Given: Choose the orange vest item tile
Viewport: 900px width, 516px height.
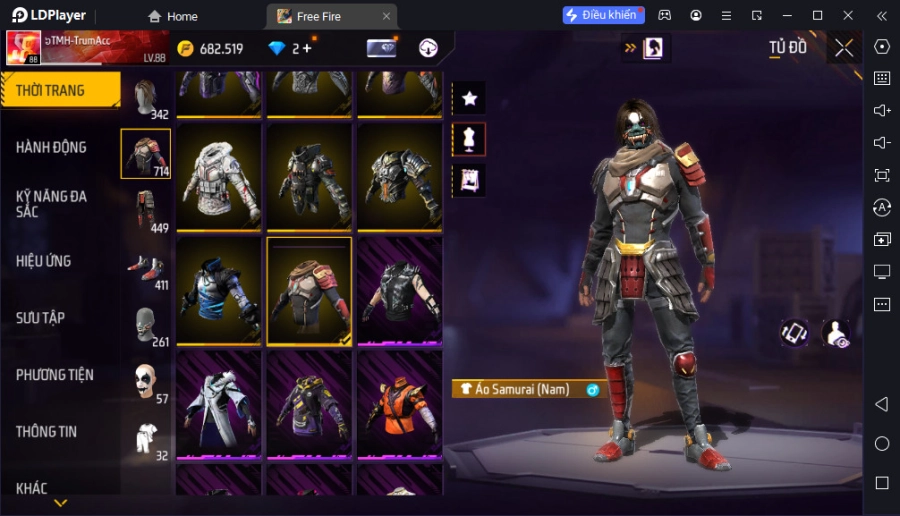Looking at the screenshot, I should [x=399, y=405].
